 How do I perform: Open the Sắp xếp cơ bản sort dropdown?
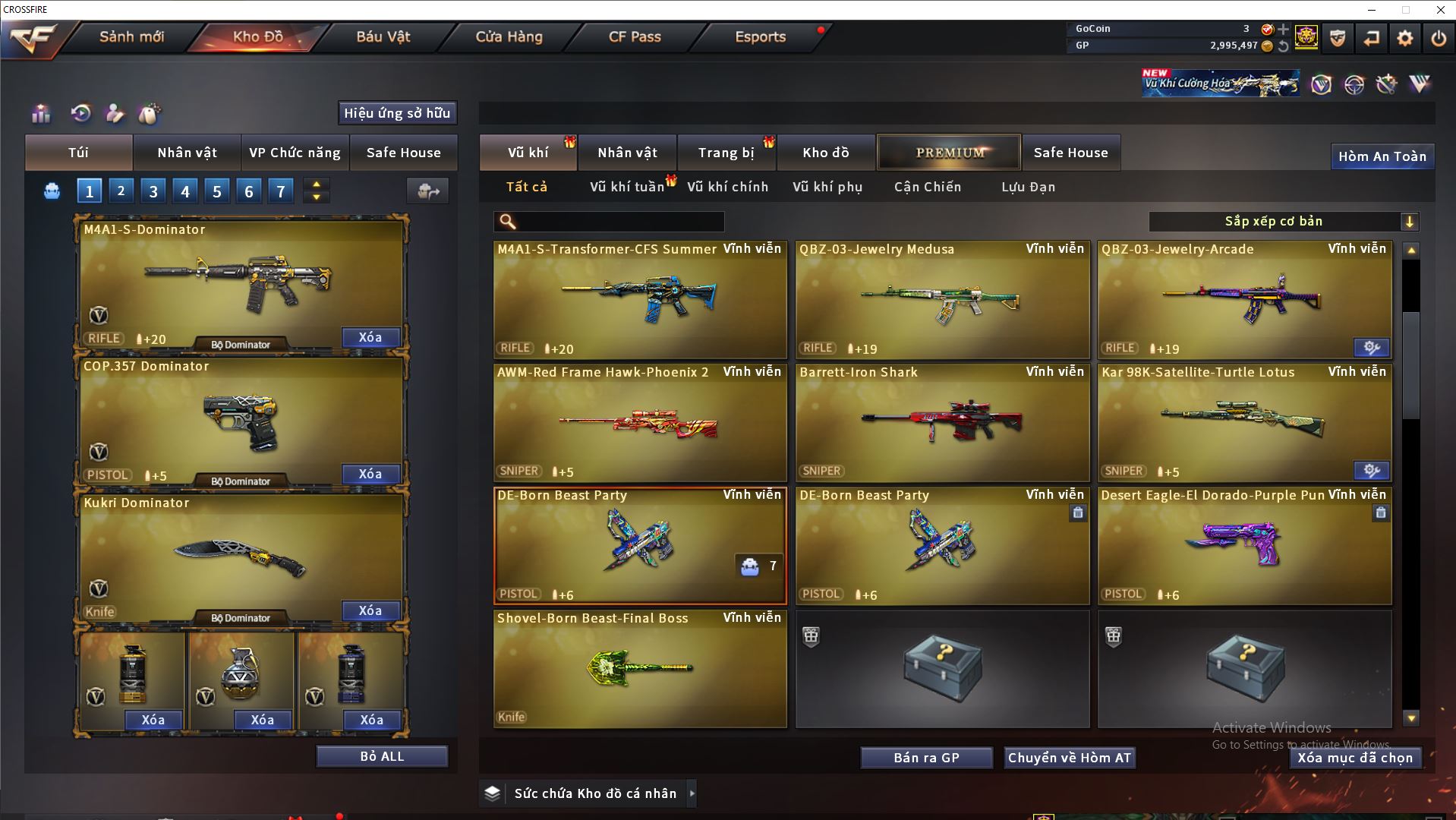point(1283,222)
